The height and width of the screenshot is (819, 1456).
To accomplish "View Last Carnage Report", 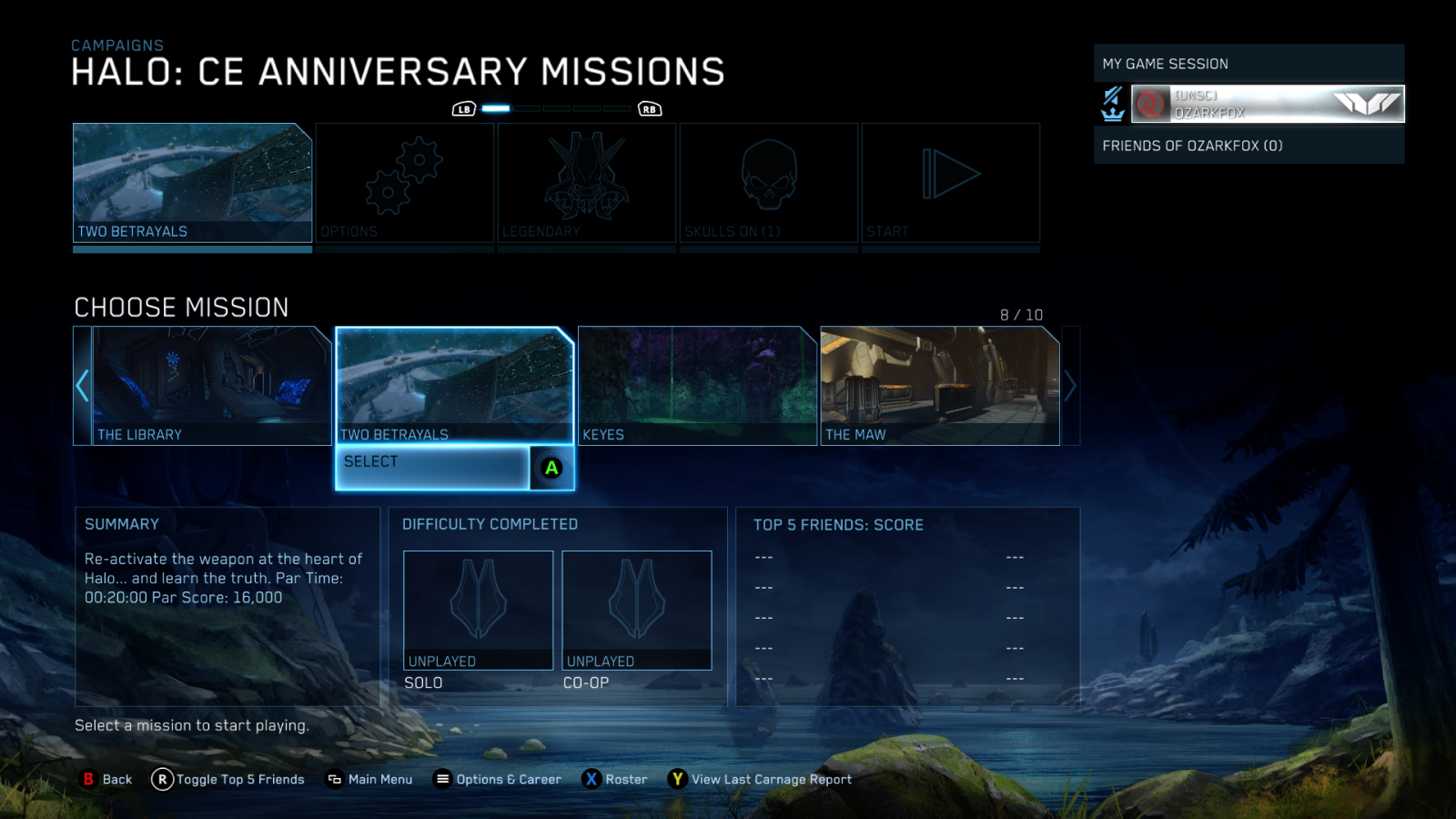I will (x=761, y=779).
